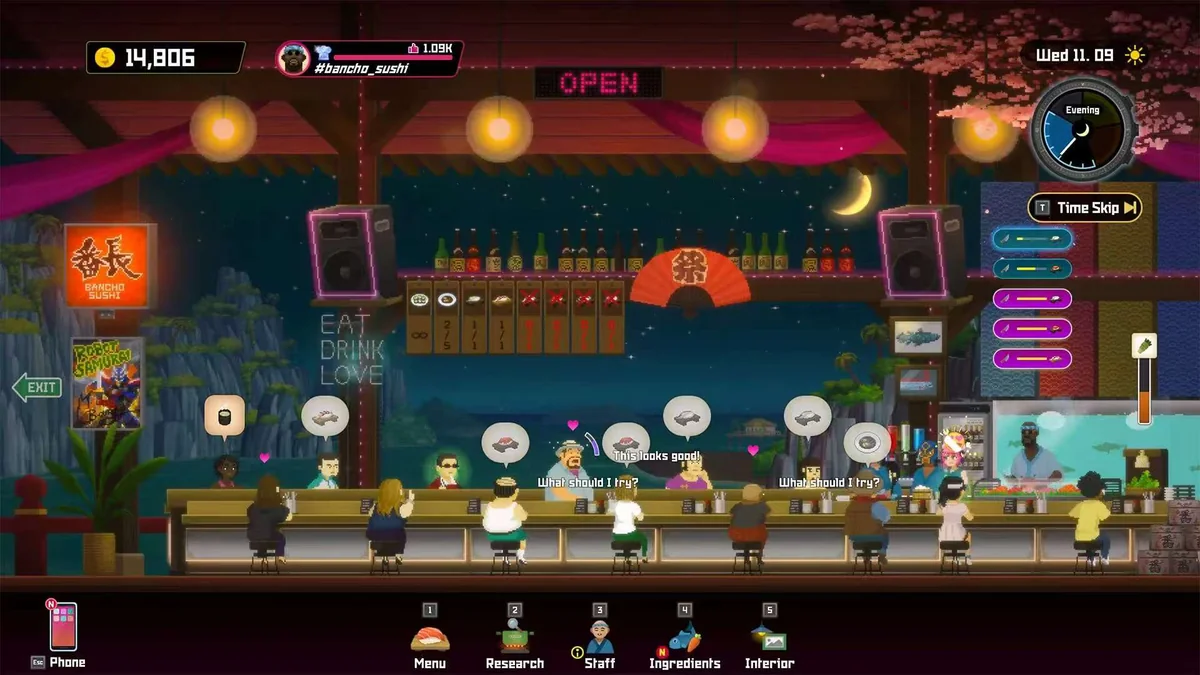The height and width of the screenshot is (675, 1200).
Task: Open the Ingredients panel
Action: 684,639
